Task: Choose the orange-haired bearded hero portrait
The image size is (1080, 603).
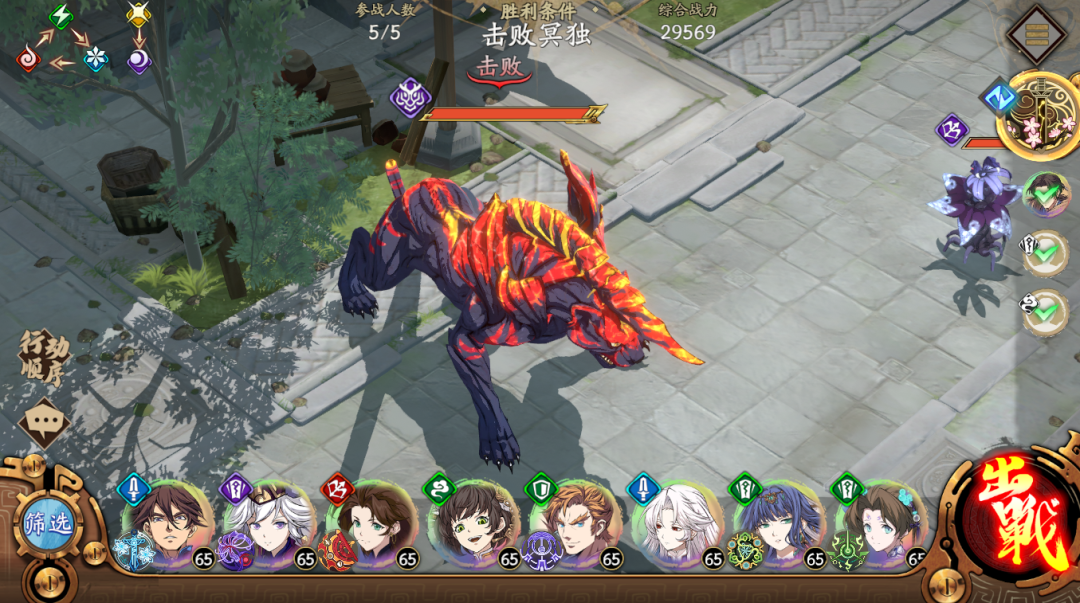Action: pyautogui.click(x=574, y=525)
